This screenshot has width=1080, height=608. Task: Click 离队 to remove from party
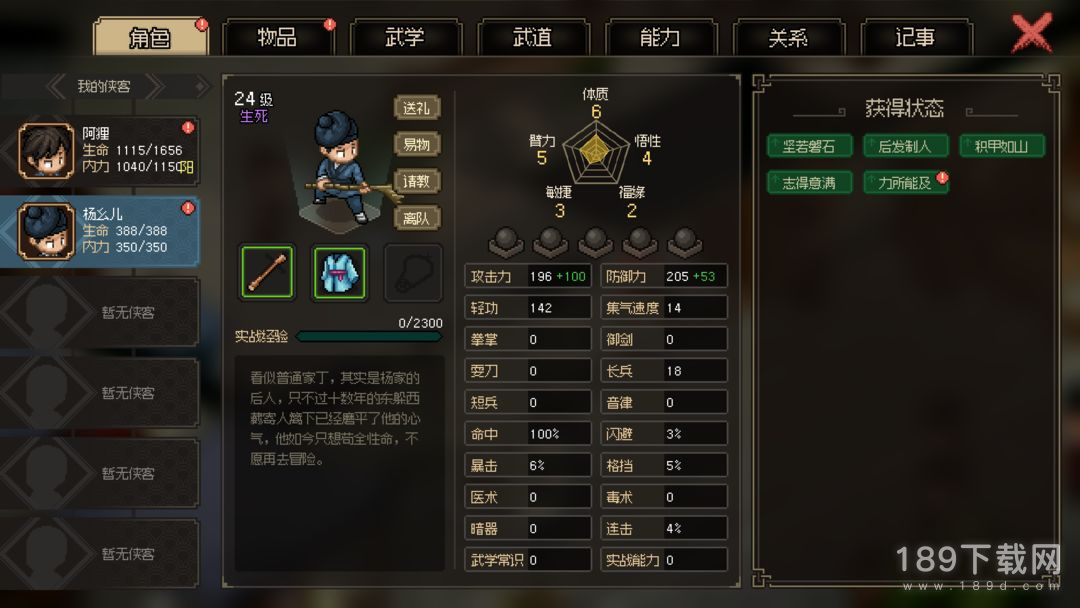[x=417, y=217]
